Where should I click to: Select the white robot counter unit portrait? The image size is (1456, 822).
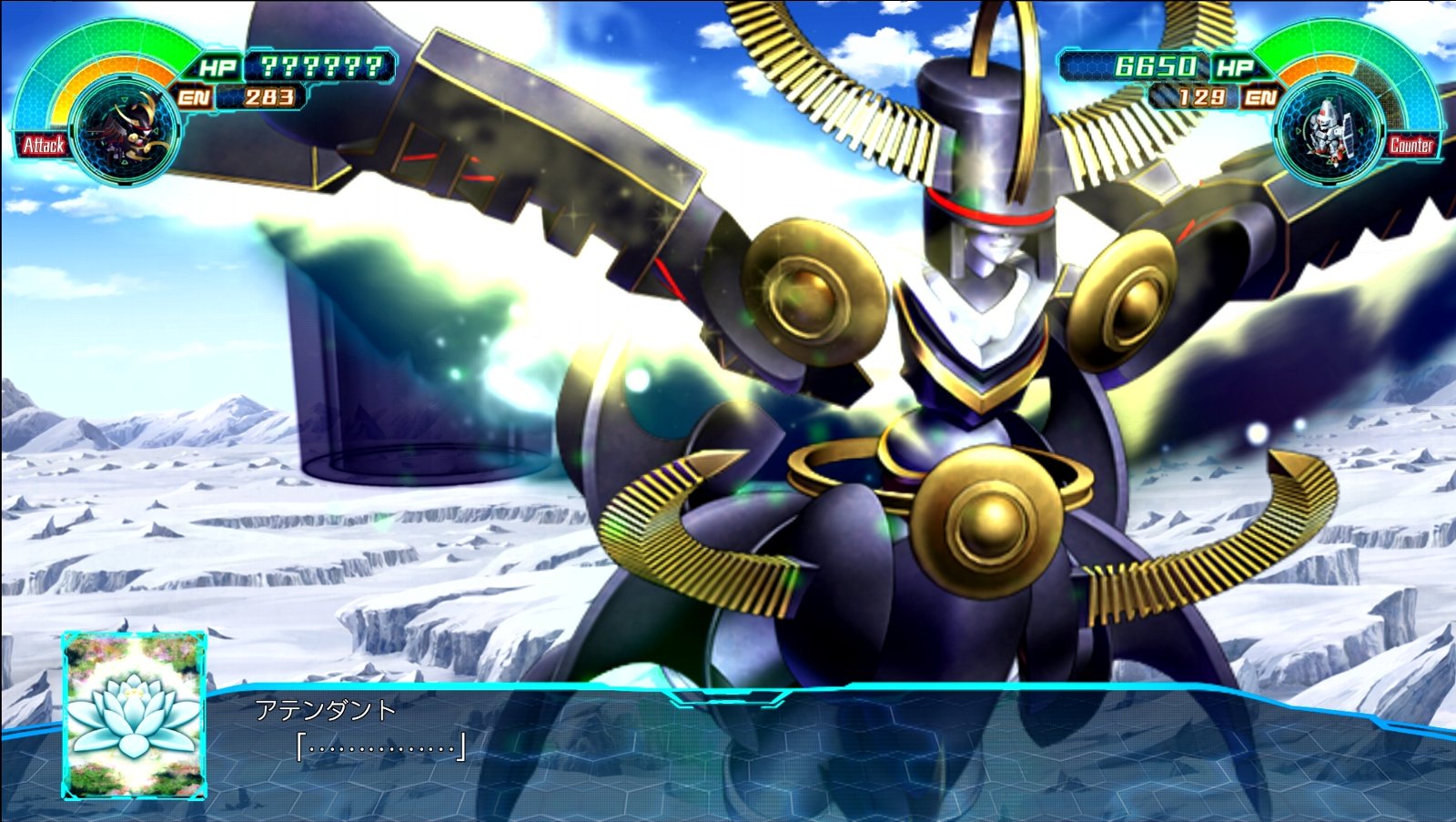point(1329,133)
